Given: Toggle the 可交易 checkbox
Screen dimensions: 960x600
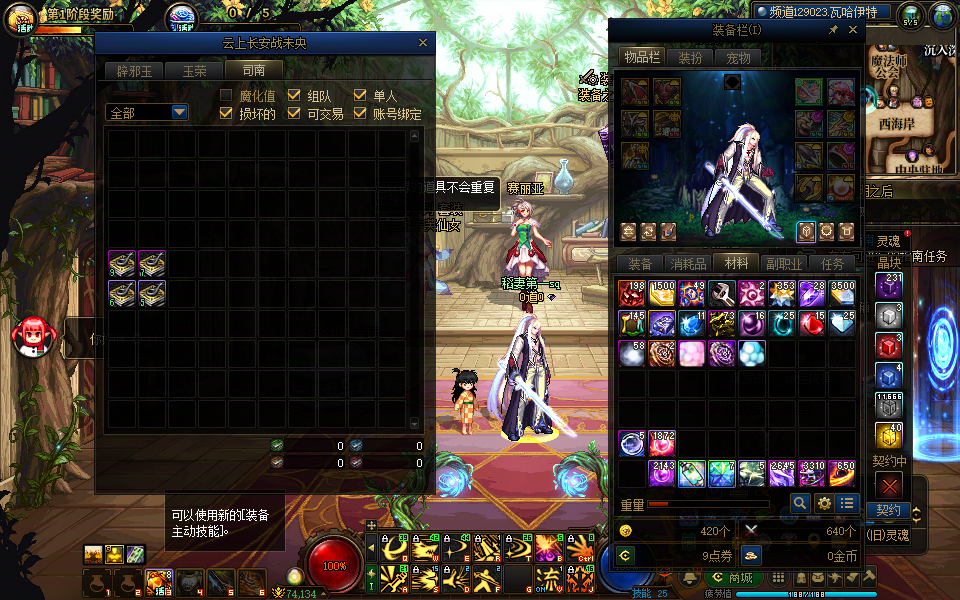Looking at the screenshot, I should 294,114.
